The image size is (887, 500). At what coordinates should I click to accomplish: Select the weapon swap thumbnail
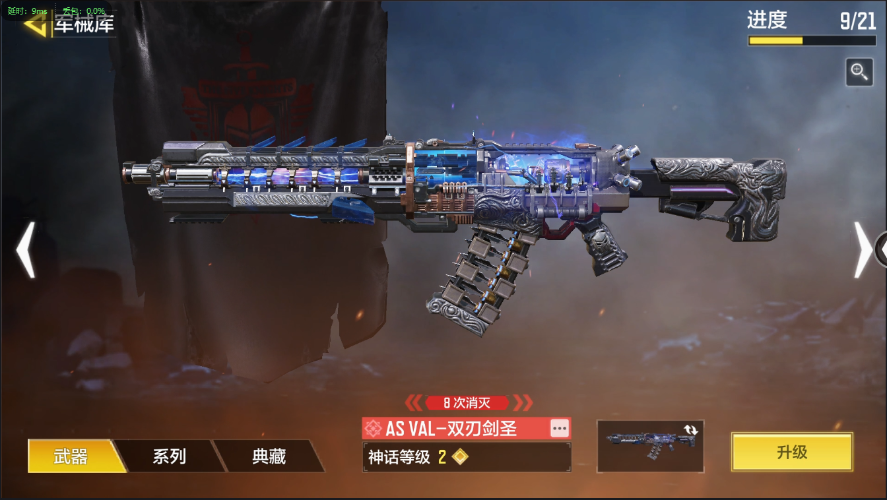pyautogui.click(x=650, y=446)
